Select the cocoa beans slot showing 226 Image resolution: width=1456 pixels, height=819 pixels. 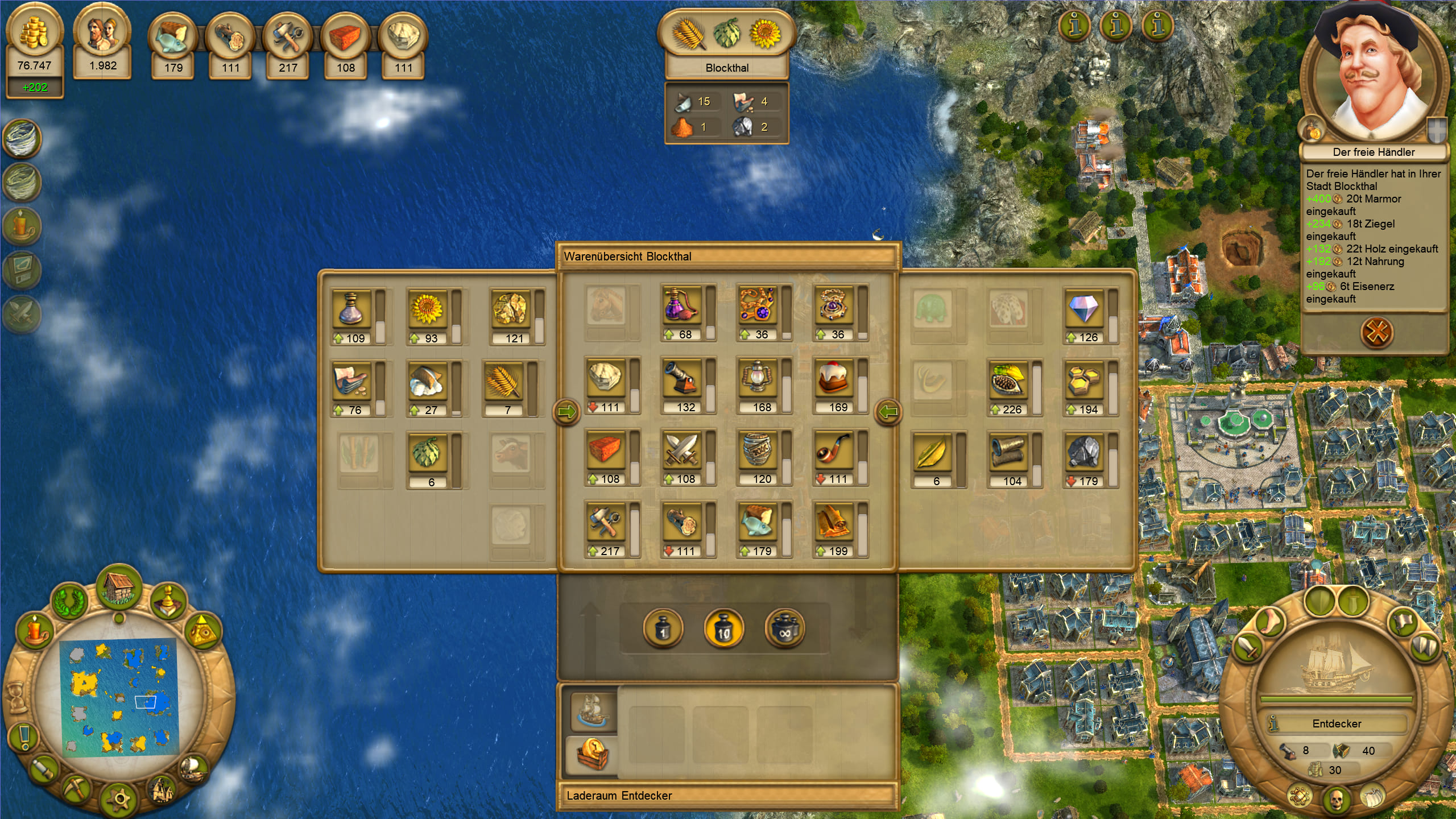click(1008, 382)
